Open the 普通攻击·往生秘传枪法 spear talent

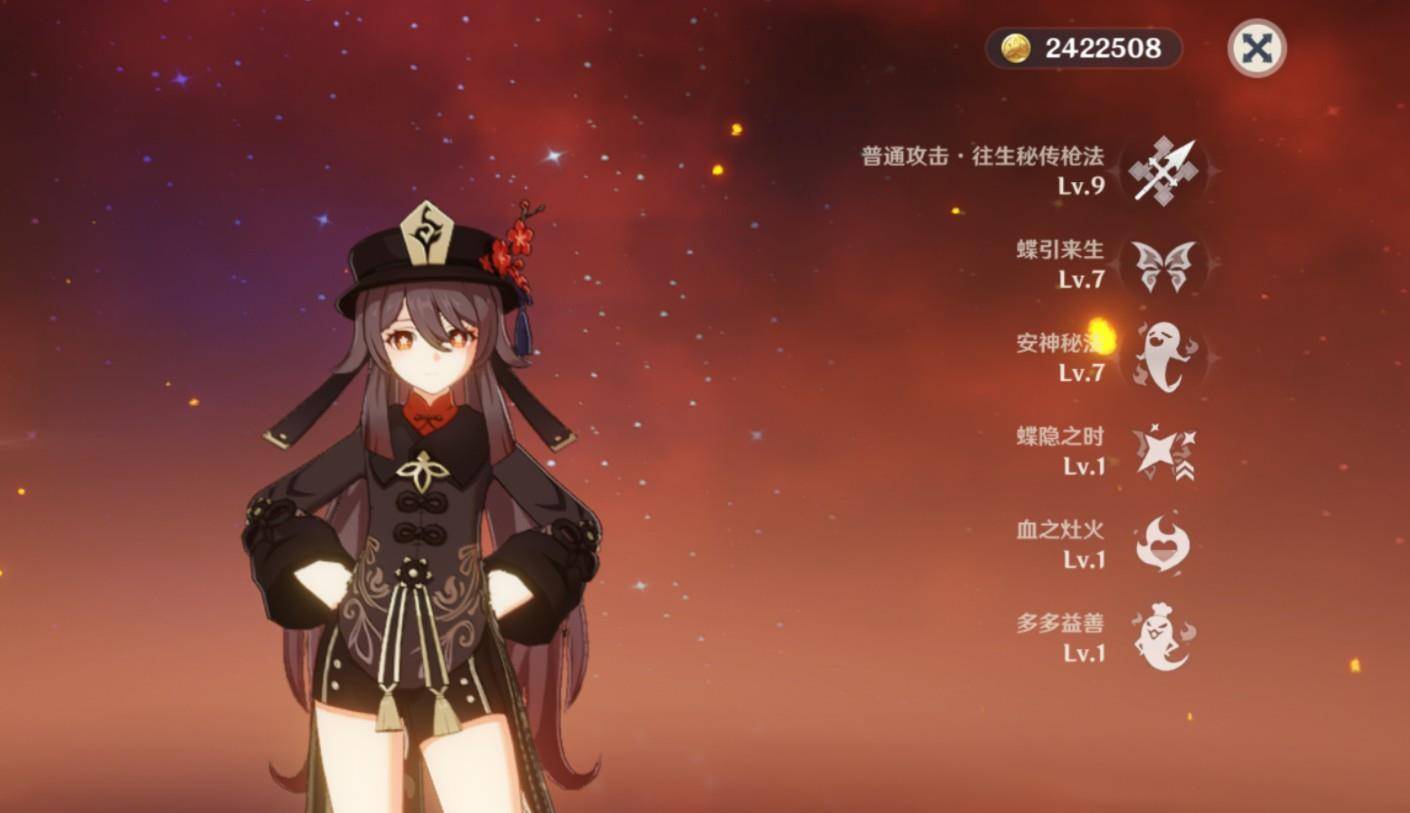[1162, 171]
